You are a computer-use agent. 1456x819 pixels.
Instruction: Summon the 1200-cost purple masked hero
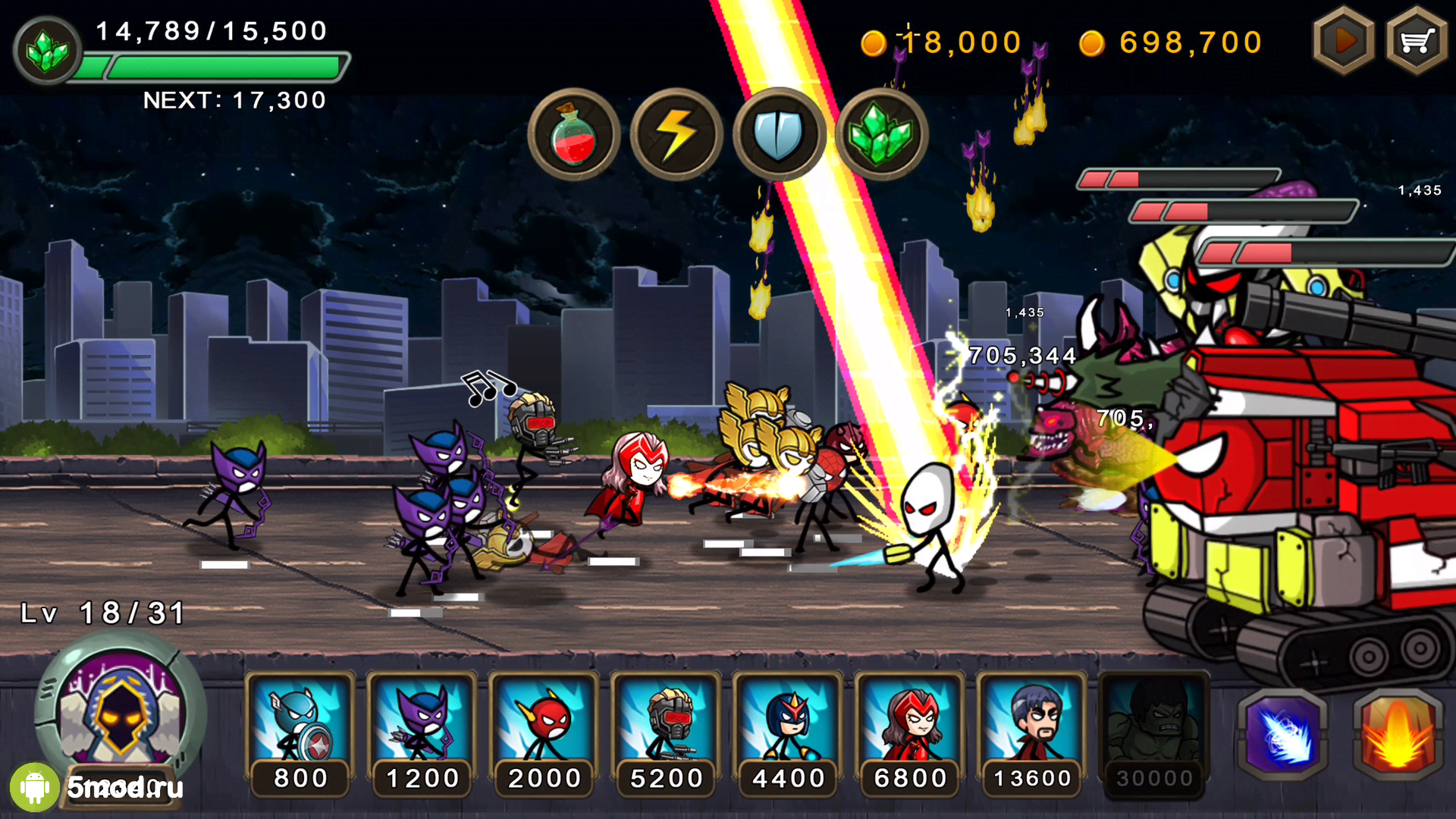(x=422, y=732)
